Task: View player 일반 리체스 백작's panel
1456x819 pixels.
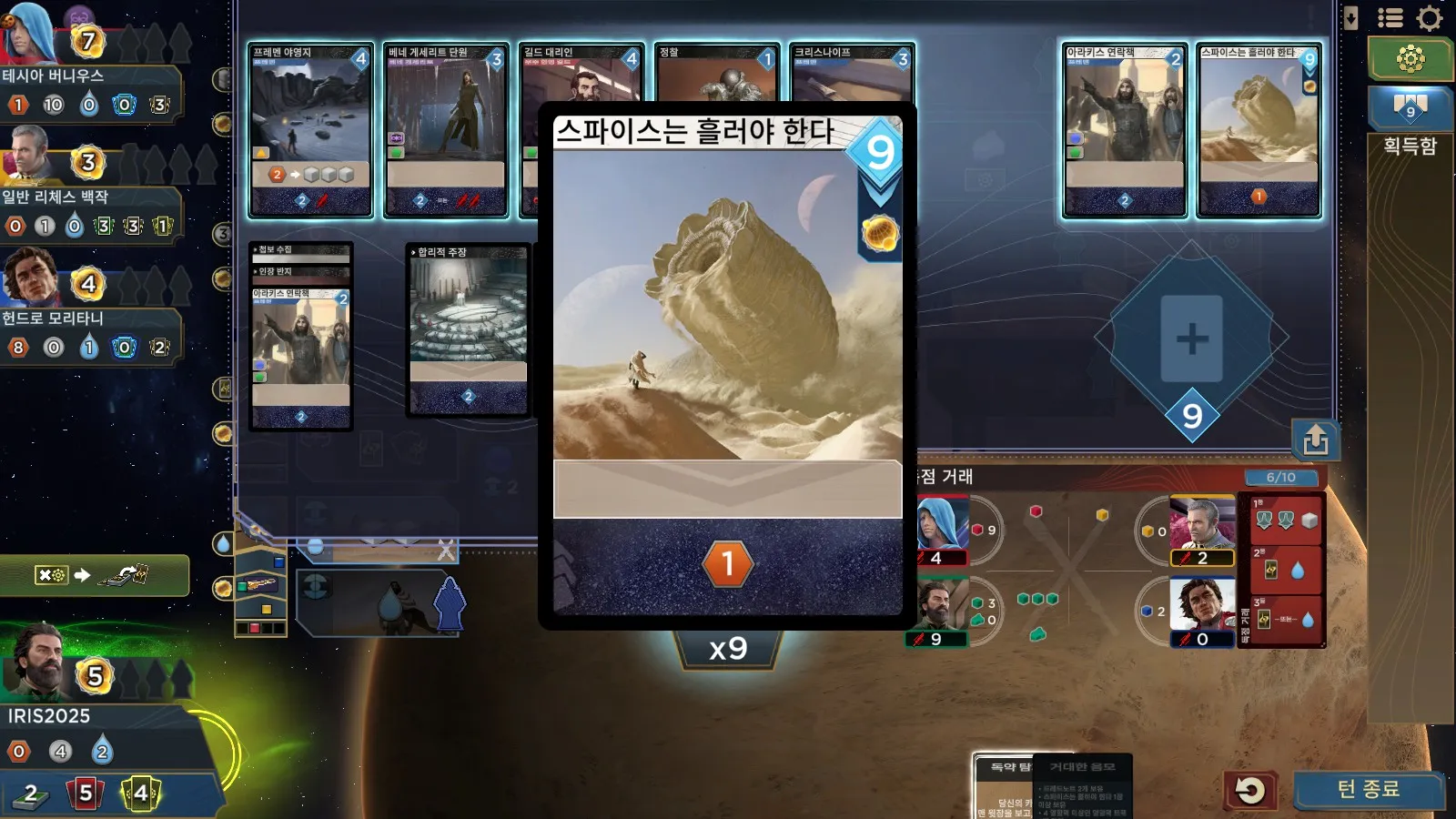Action: click(x=55, y=197)
